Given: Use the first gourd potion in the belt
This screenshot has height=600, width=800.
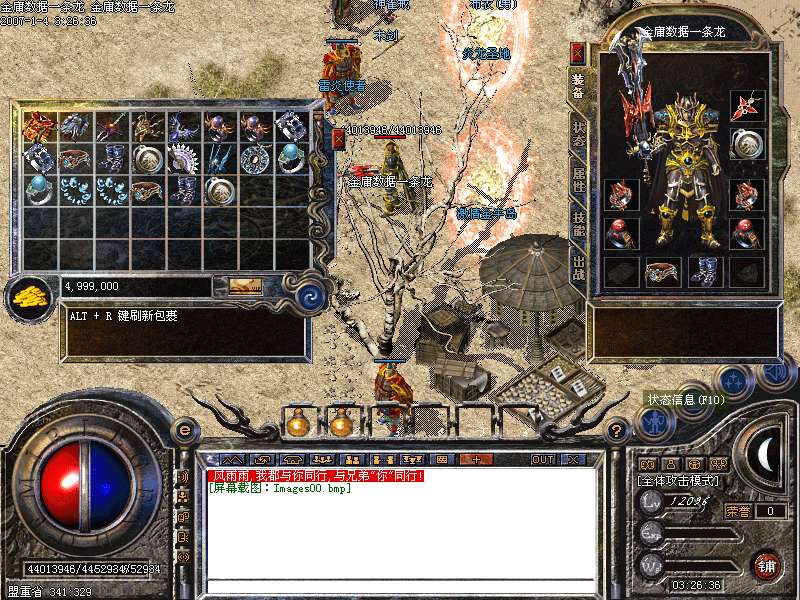Looking at the screenshot, I should click(x=297, y=424).
